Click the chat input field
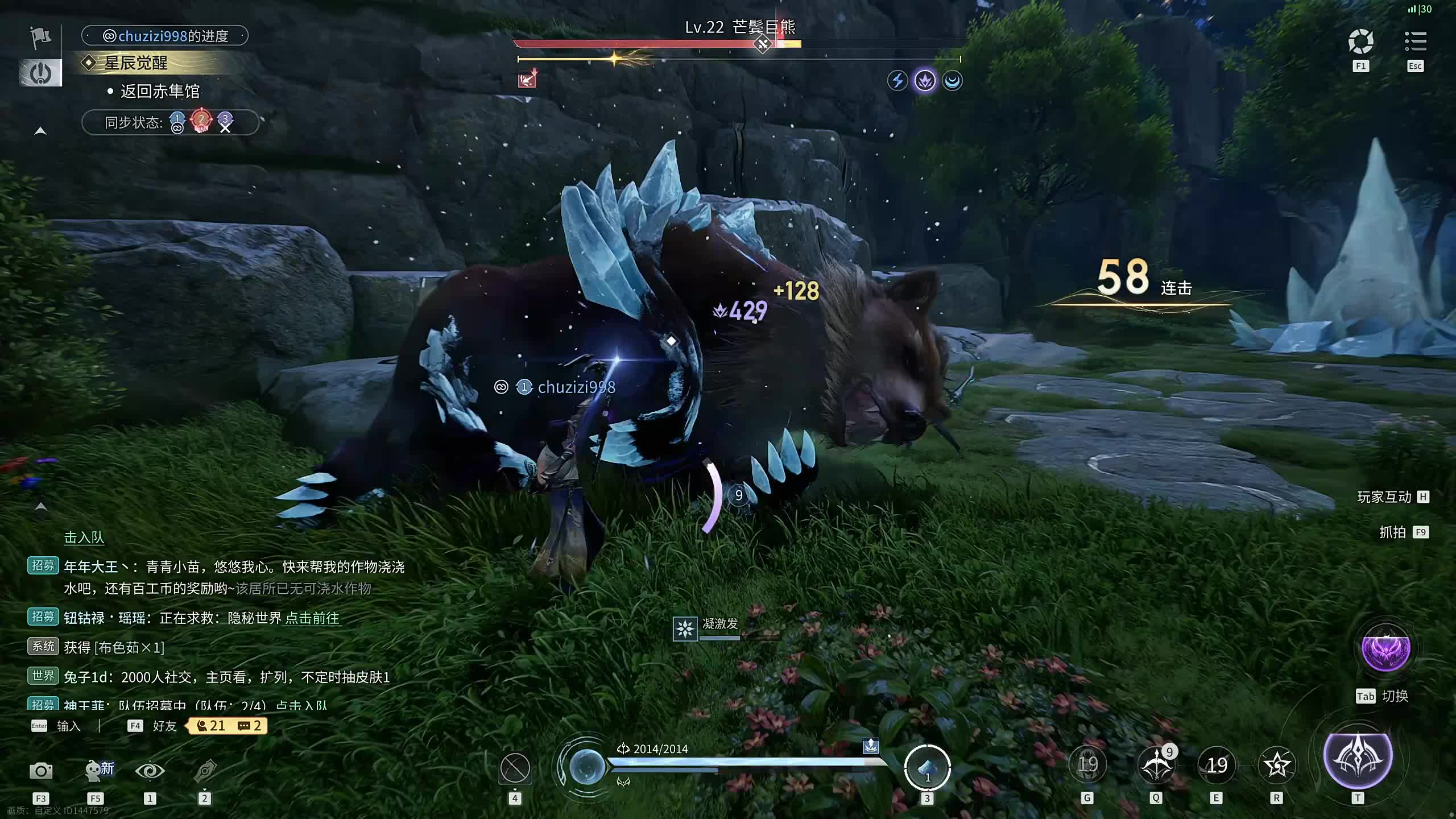This screenshot has height=819, width=1456. click(68, 726)
